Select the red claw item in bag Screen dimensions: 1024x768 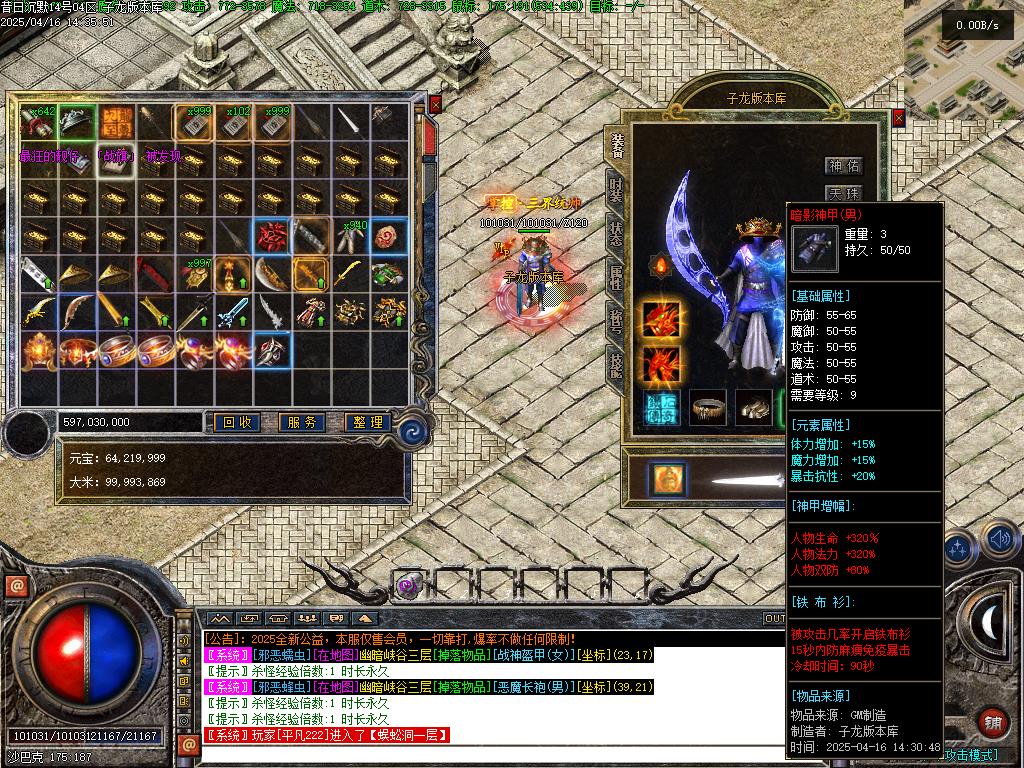pos(271,237)
